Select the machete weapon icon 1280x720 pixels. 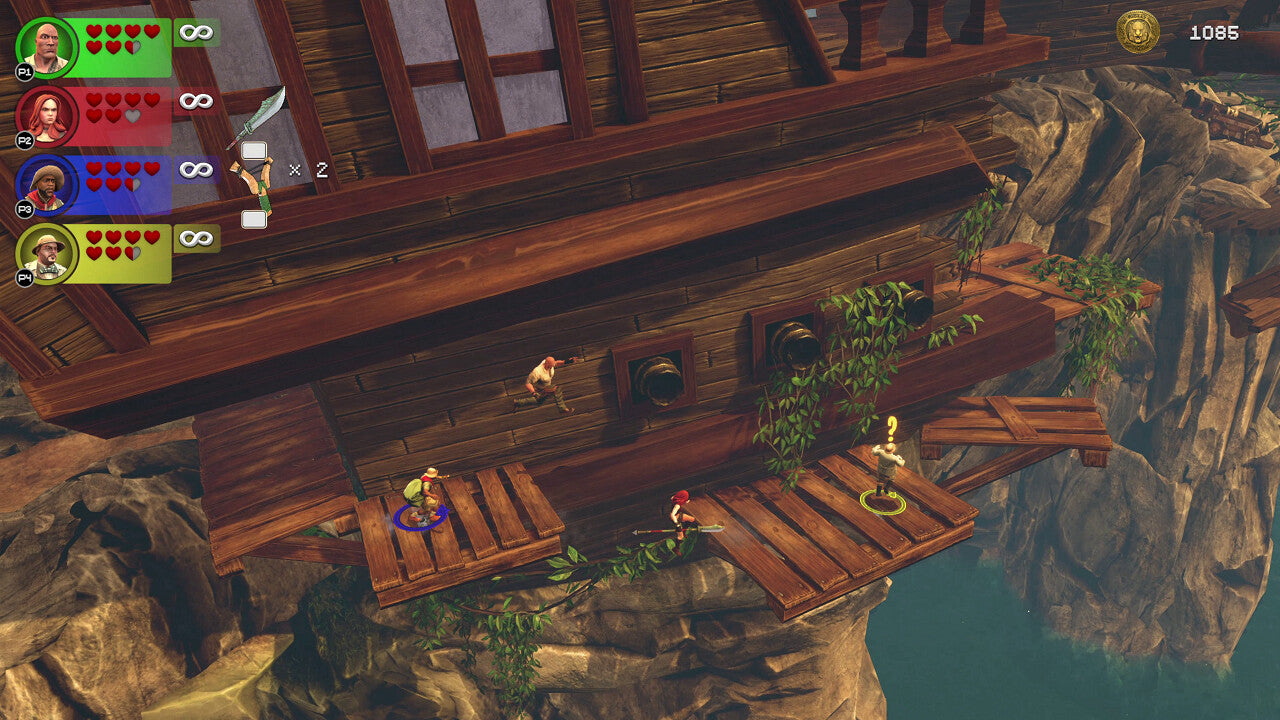tap(259, 117)
